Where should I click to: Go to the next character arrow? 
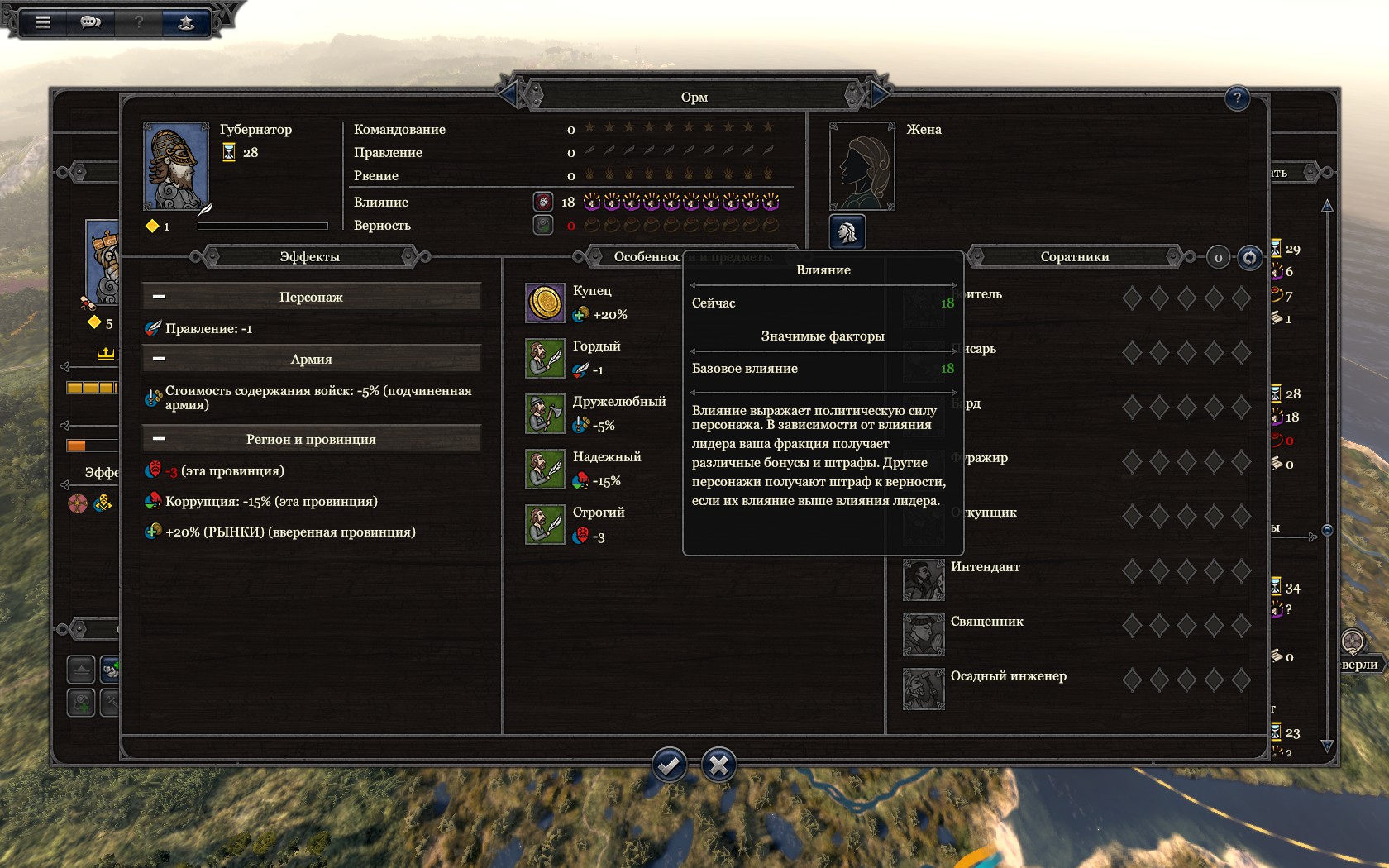click(879, 96)
